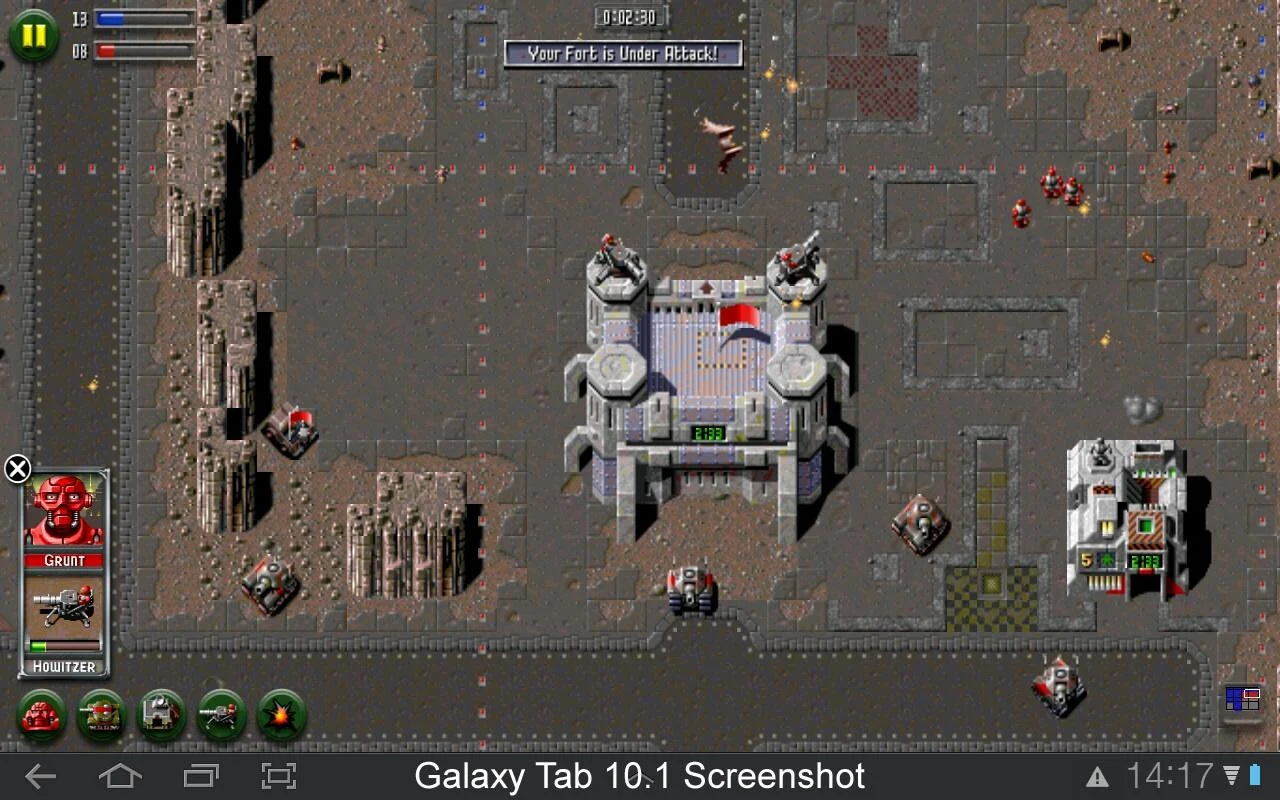Activate the explosion icon button
Screen dimensions: 1280x800
[x=282, y=715]
